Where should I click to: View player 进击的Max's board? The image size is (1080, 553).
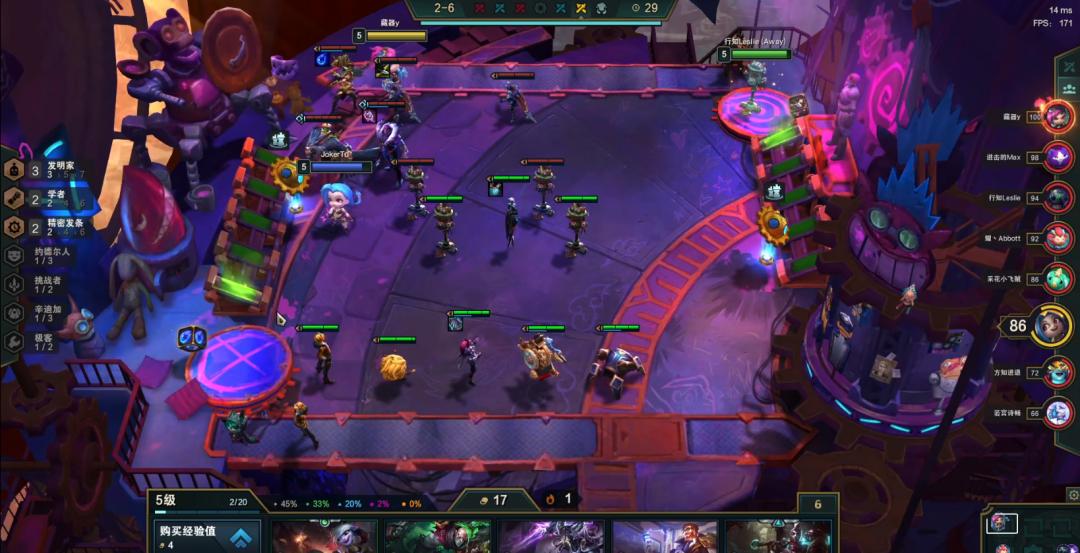point(1058,157)
